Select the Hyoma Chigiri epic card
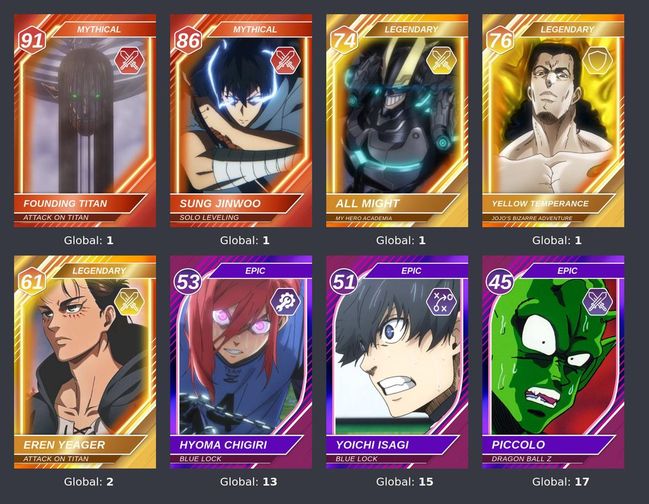649x504 pixels. (241, 362)
